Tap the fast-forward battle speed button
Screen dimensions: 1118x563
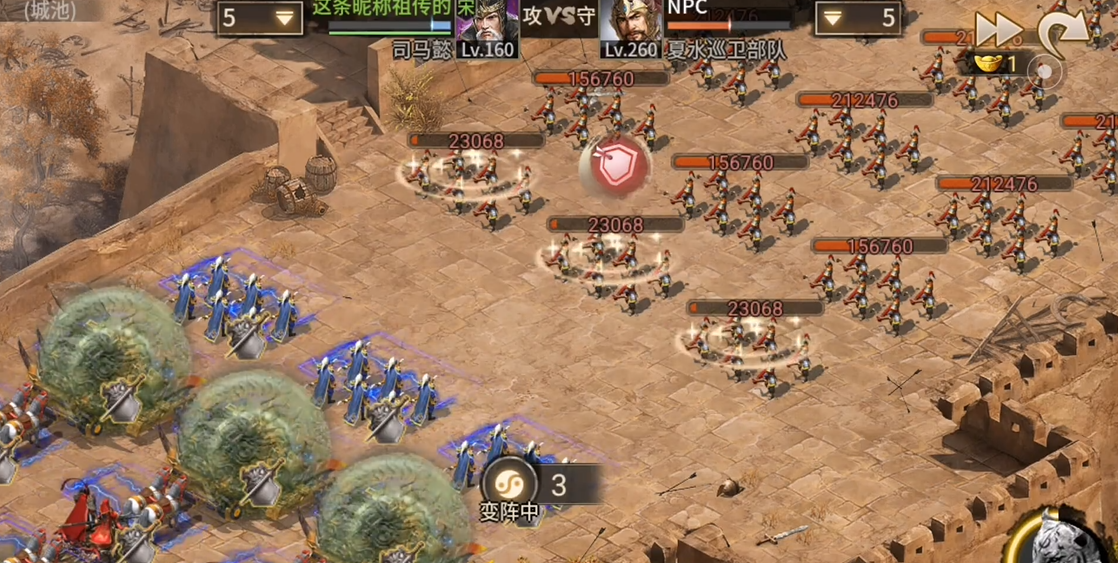(x=999, y=29)
